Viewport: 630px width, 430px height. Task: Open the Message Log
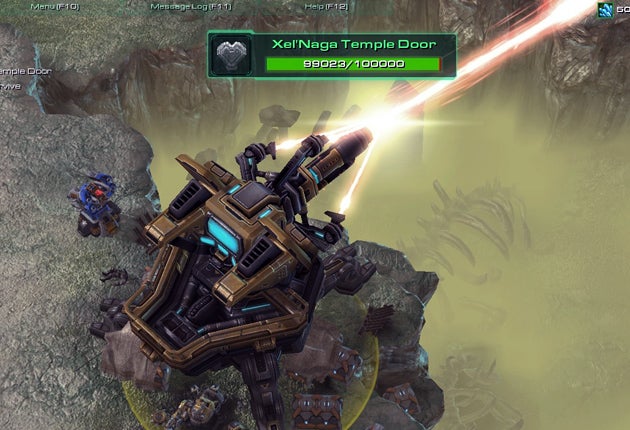(190, 6)
